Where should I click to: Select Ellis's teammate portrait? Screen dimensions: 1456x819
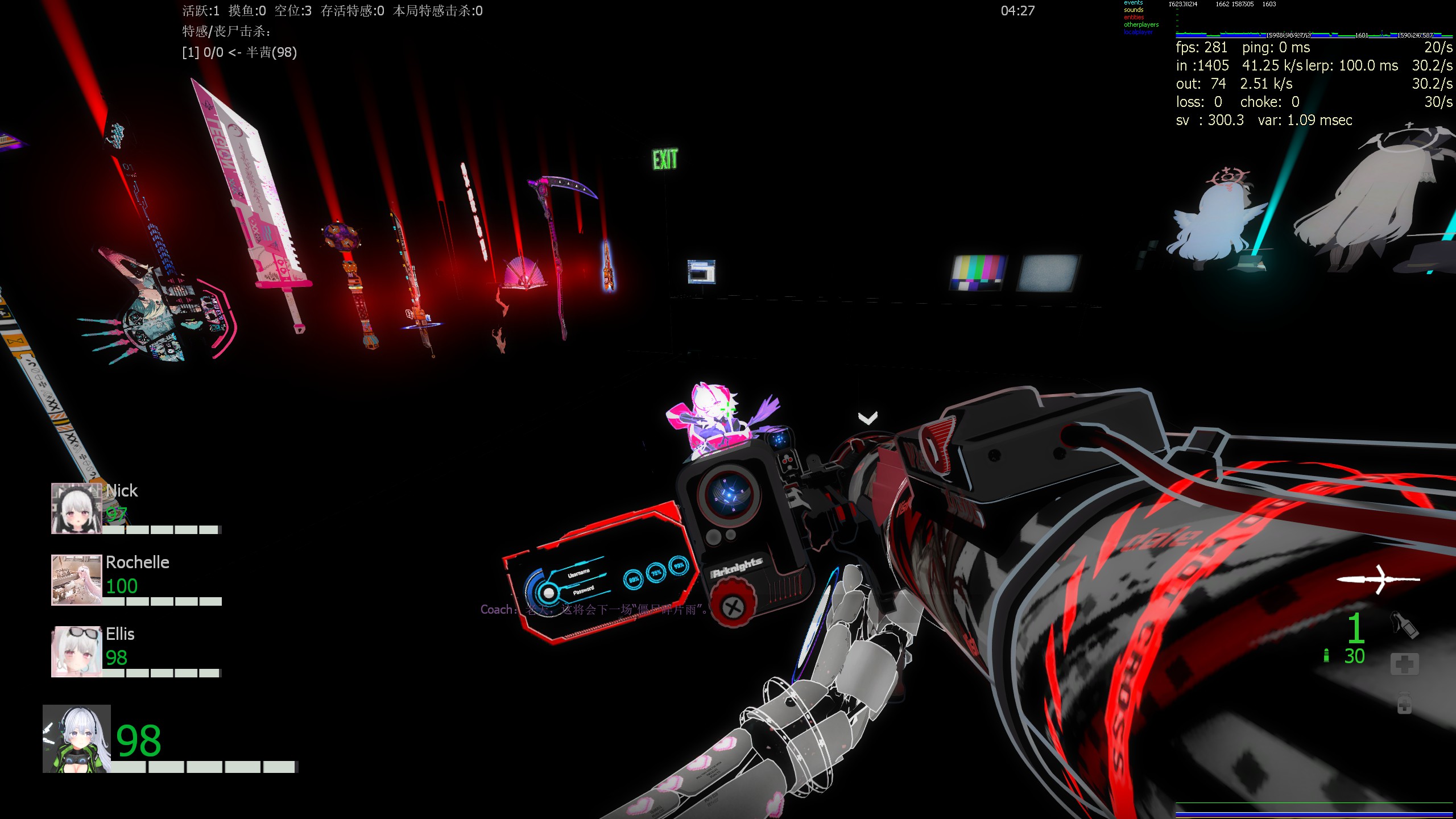click(77, 651)
